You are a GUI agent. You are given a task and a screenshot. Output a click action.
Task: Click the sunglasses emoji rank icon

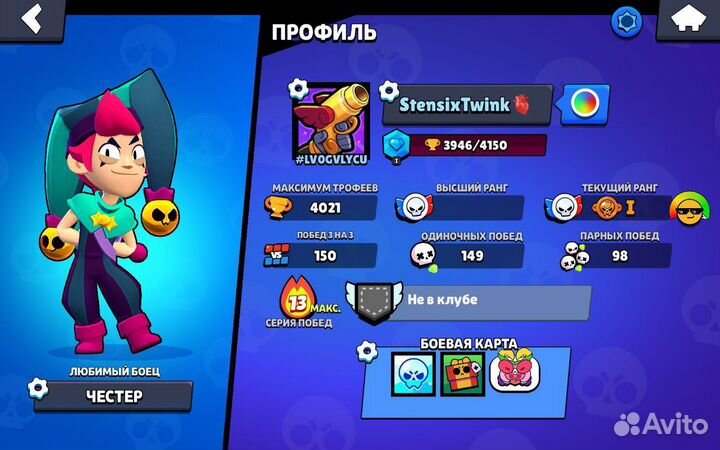[685, 207]
